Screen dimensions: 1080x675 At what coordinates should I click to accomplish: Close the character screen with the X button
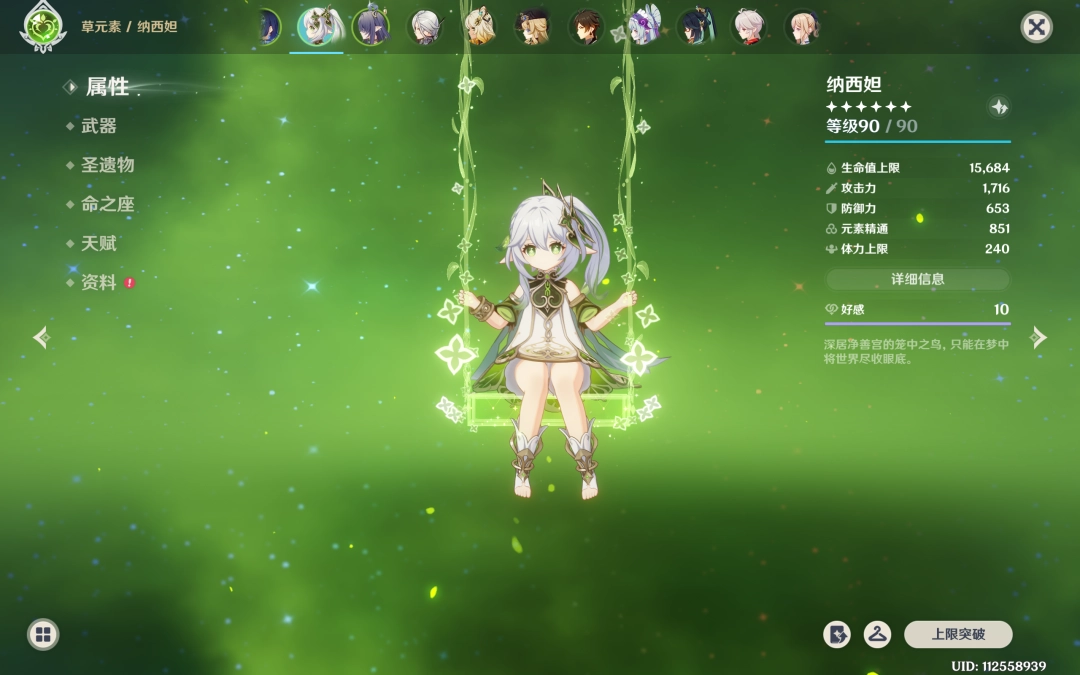(x=1036, y=27)
